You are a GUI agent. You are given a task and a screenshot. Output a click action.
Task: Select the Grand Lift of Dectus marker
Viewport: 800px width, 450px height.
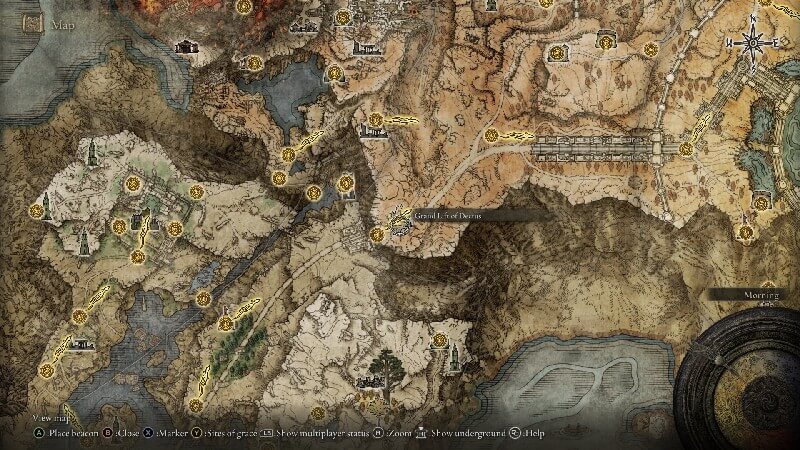tap(402, 218)
